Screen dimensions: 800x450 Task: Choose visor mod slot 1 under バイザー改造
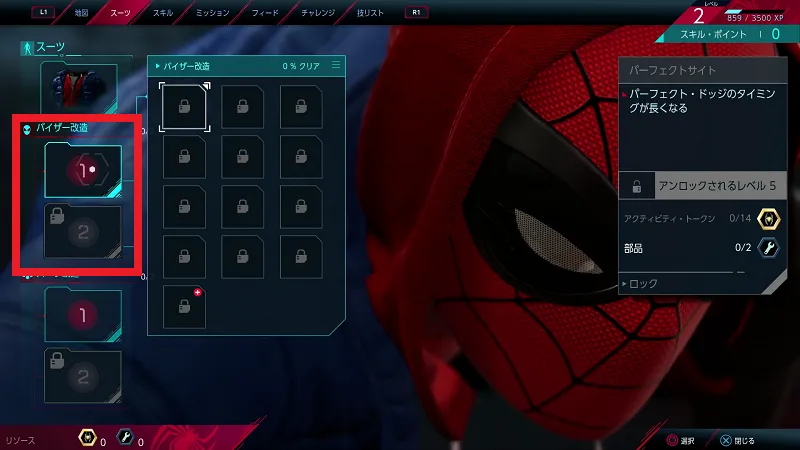(83, 170)
